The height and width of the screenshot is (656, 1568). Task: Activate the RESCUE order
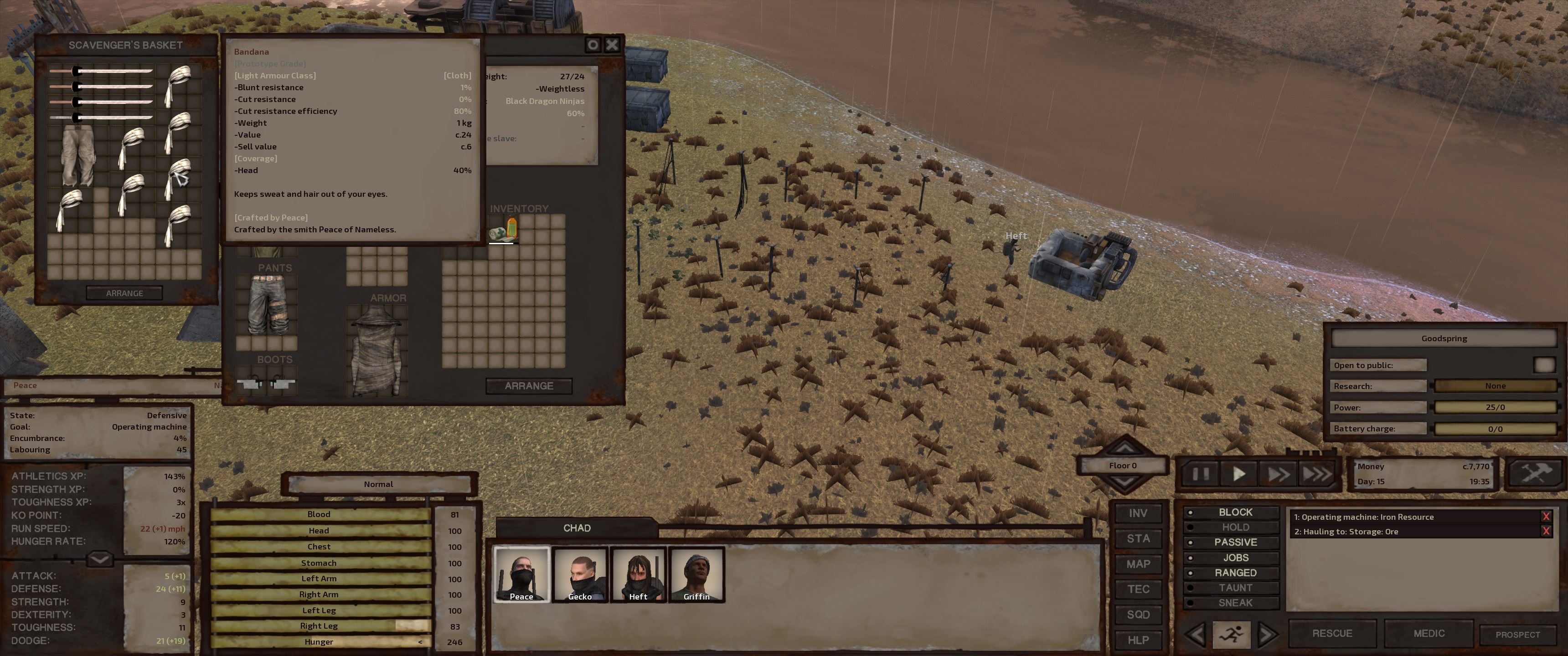tap(1332, 634)
